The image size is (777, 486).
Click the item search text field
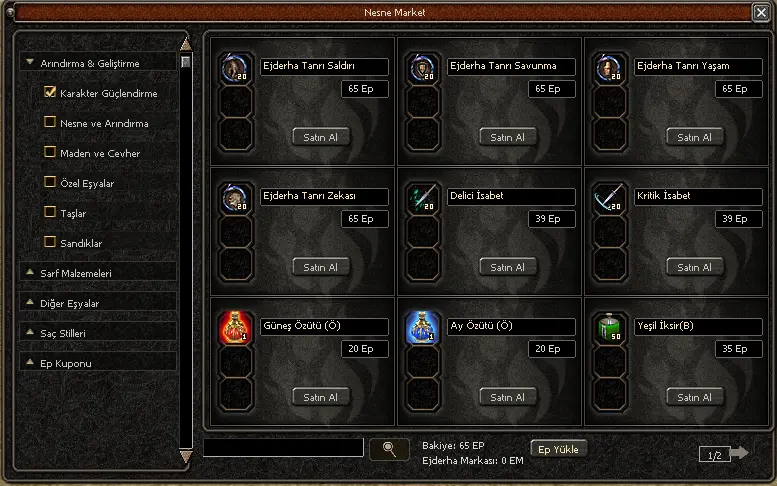(x=283, y=448)
